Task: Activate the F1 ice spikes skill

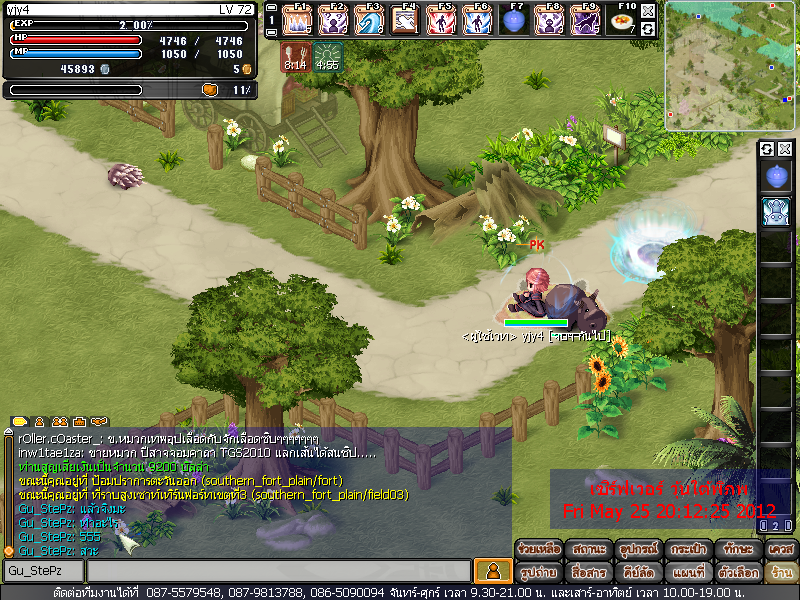Action: 298,20
